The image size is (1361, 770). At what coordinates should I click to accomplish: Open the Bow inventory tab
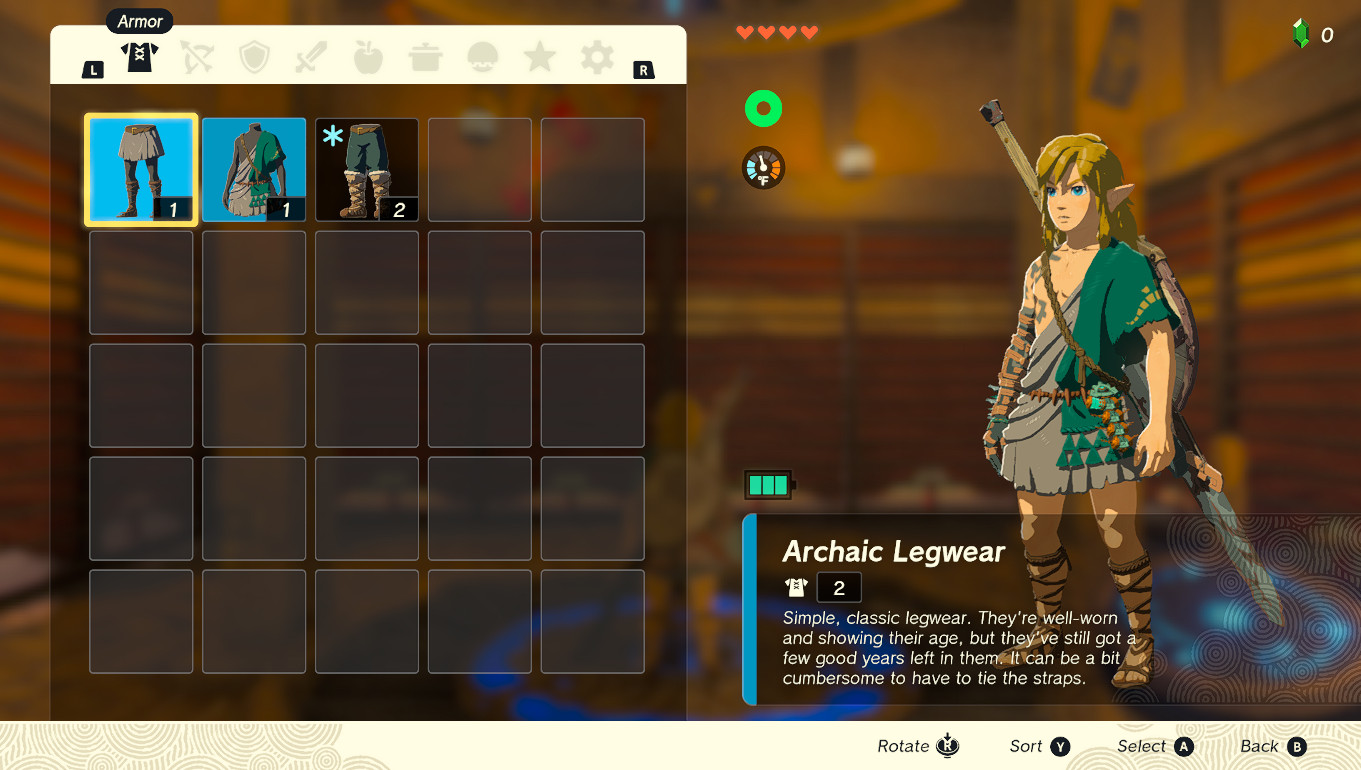[196, 57]
